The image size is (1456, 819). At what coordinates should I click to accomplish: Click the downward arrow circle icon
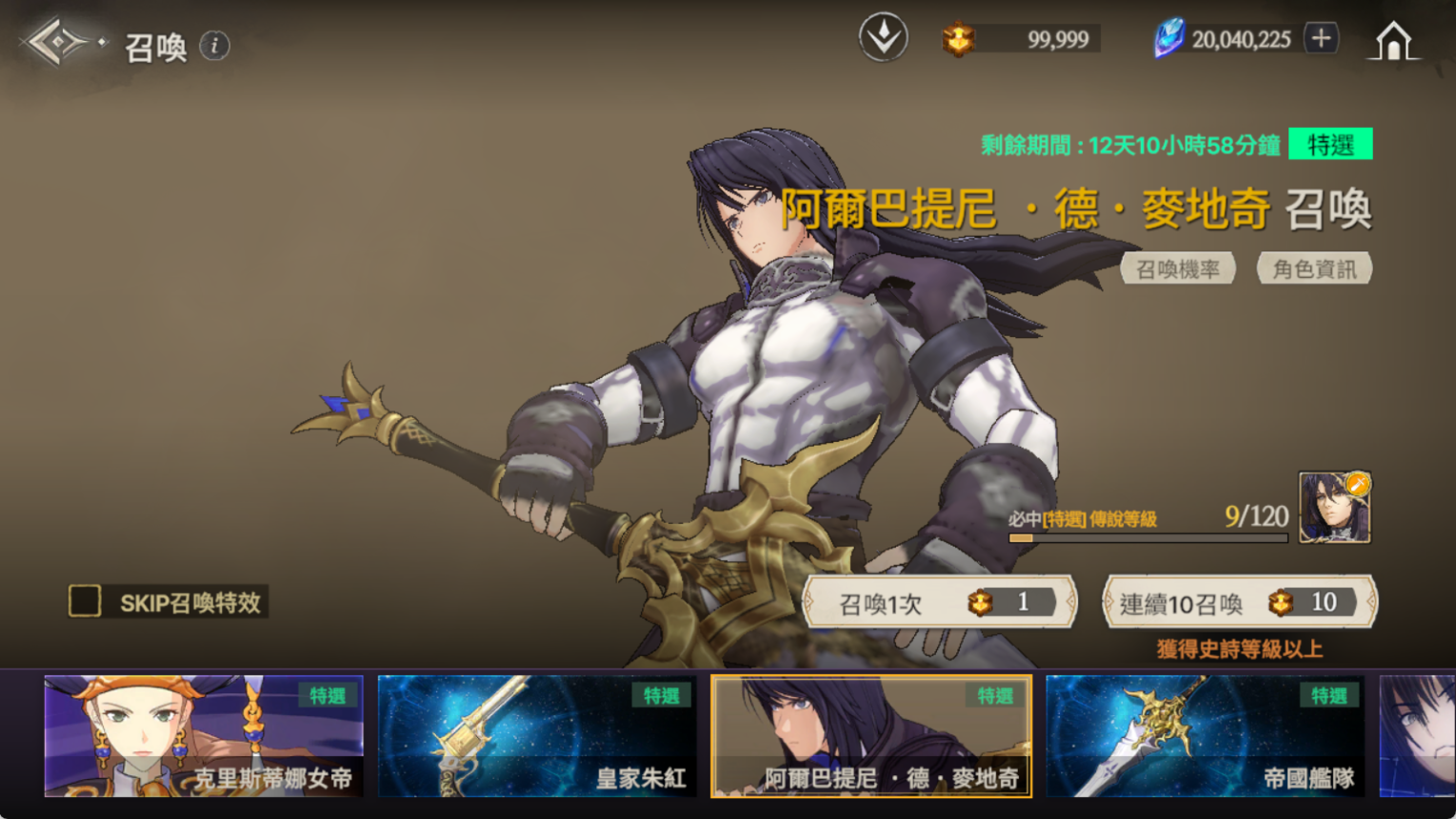click(x=883, y=38)
